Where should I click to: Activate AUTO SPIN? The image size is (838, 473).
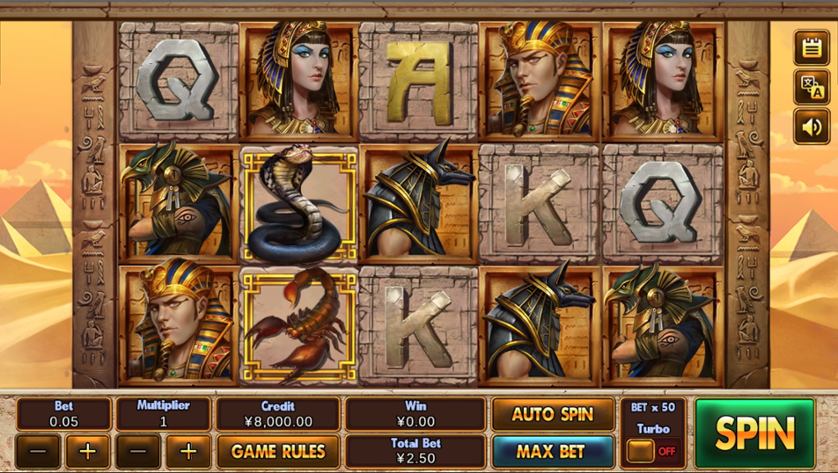[x=552, y=414]
